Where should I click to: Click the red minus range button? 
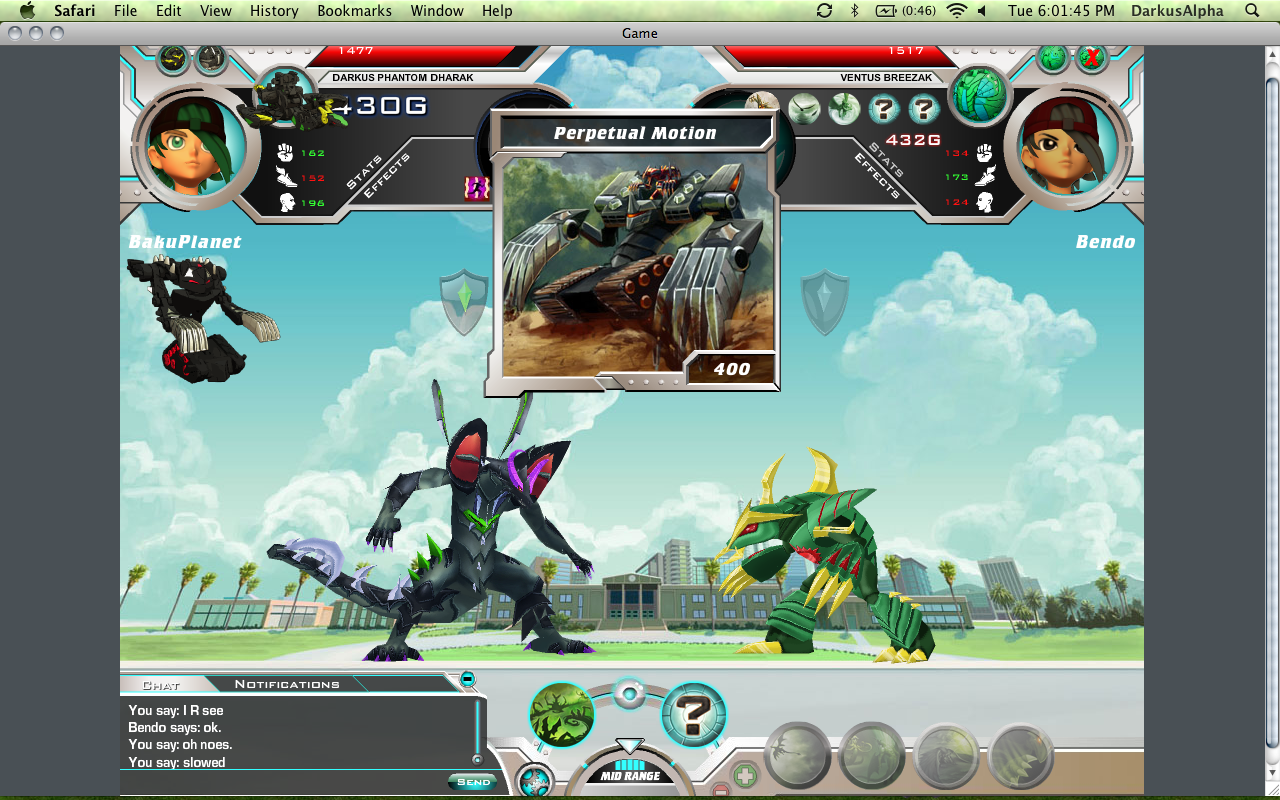(x=721, y=792)
